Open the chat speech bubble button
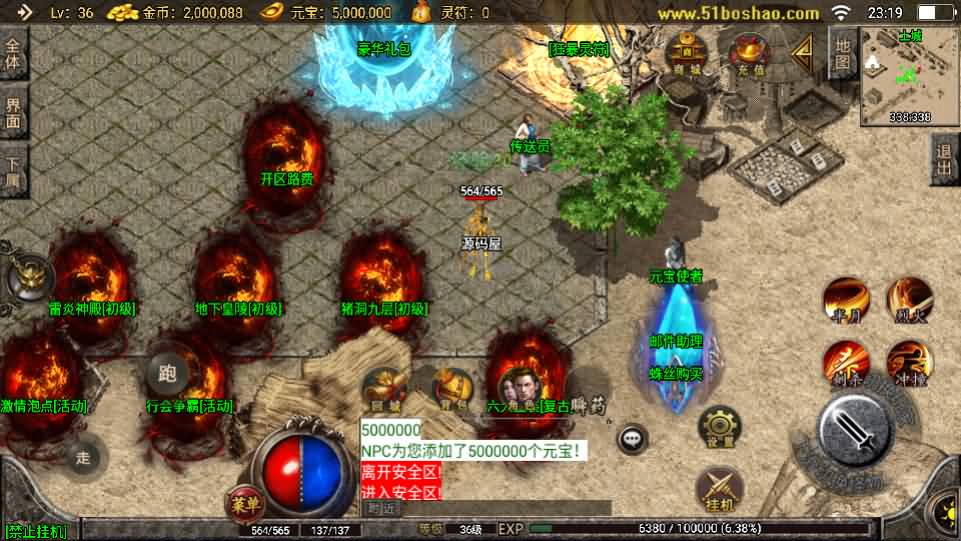Screen dimensions: 961x541 tap(632, 437)
